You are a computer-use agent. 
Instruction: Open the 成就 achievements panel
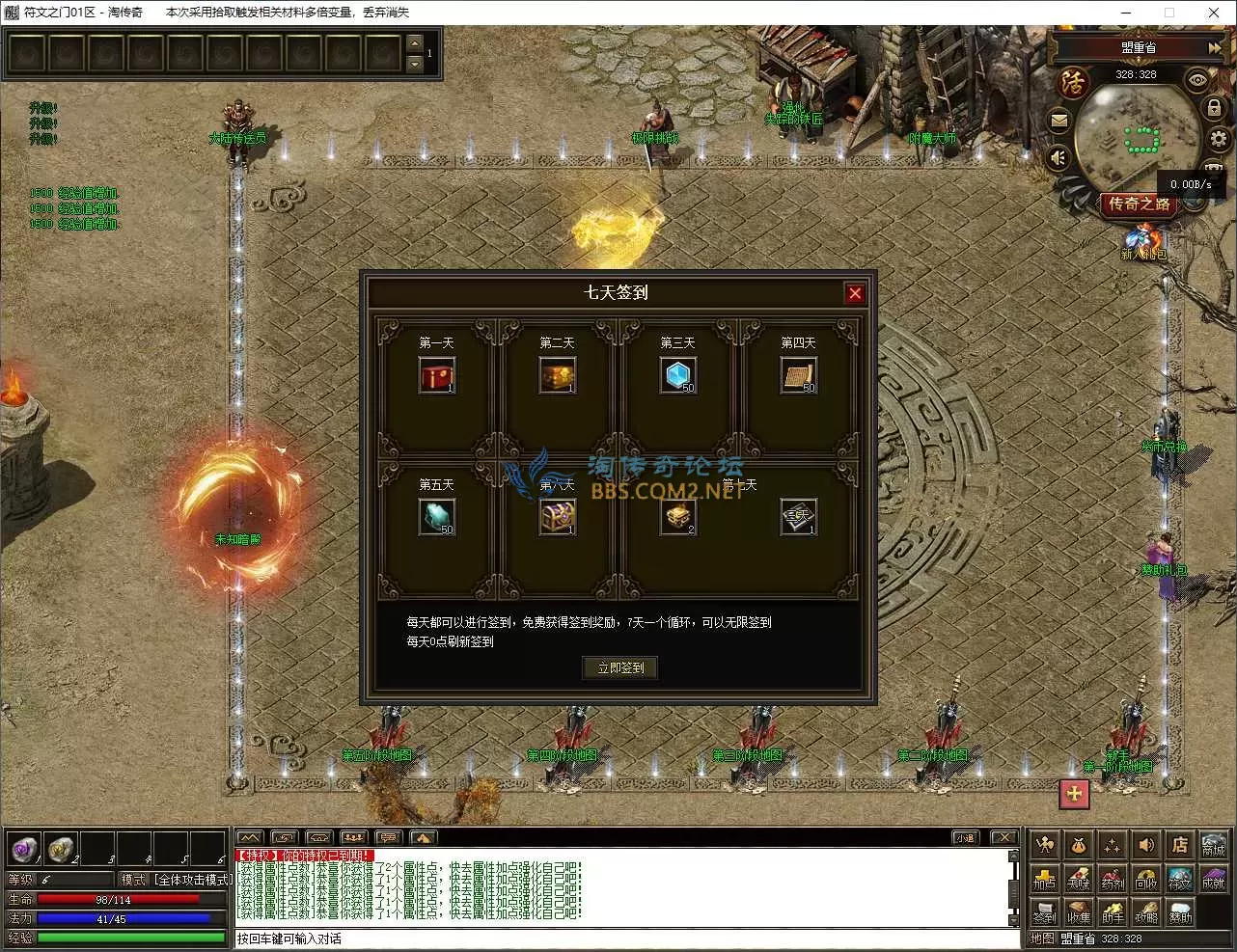coord(1213,878)
